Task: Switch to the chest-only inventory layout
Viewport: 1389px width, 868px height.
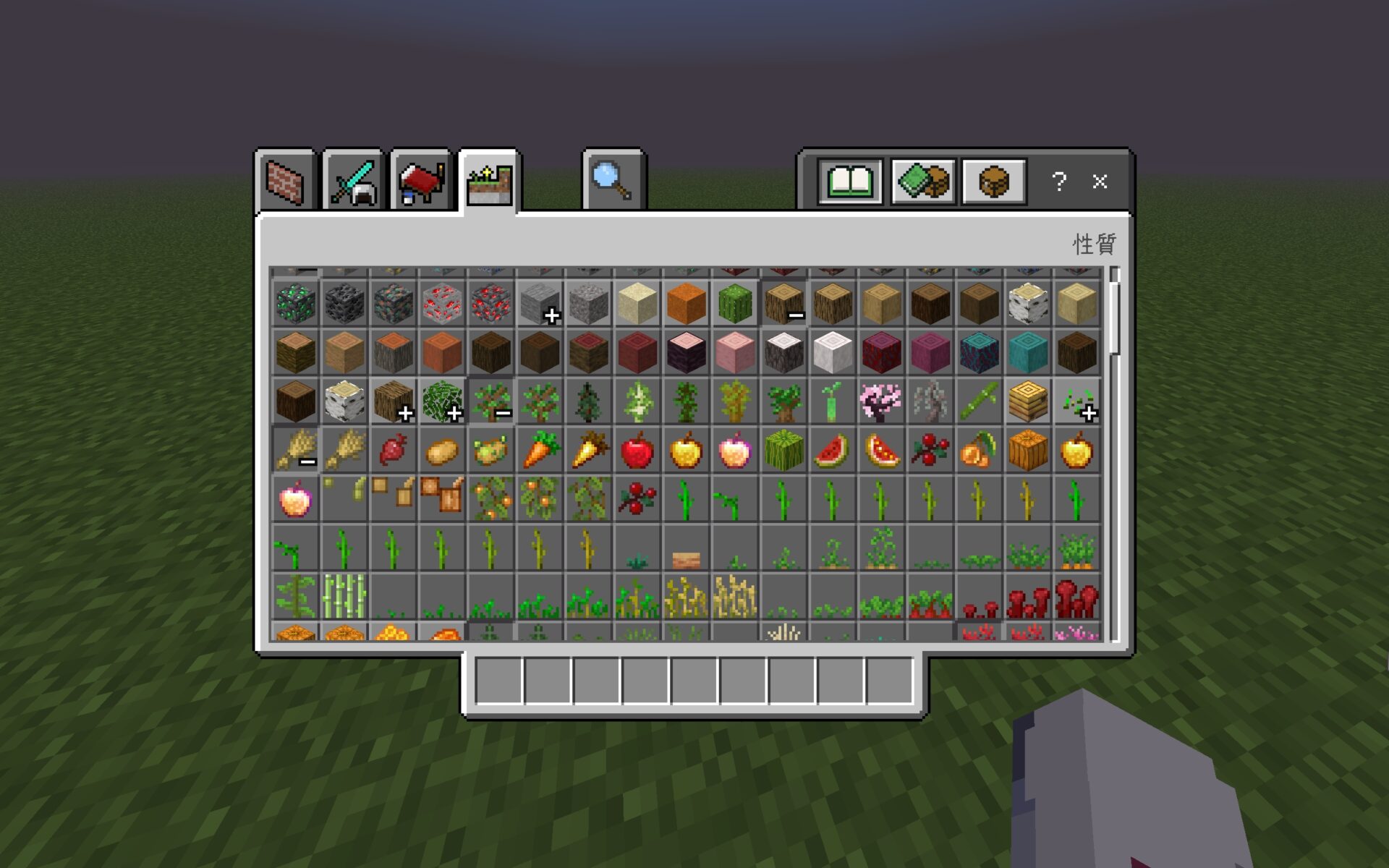Action: (994, 182)
